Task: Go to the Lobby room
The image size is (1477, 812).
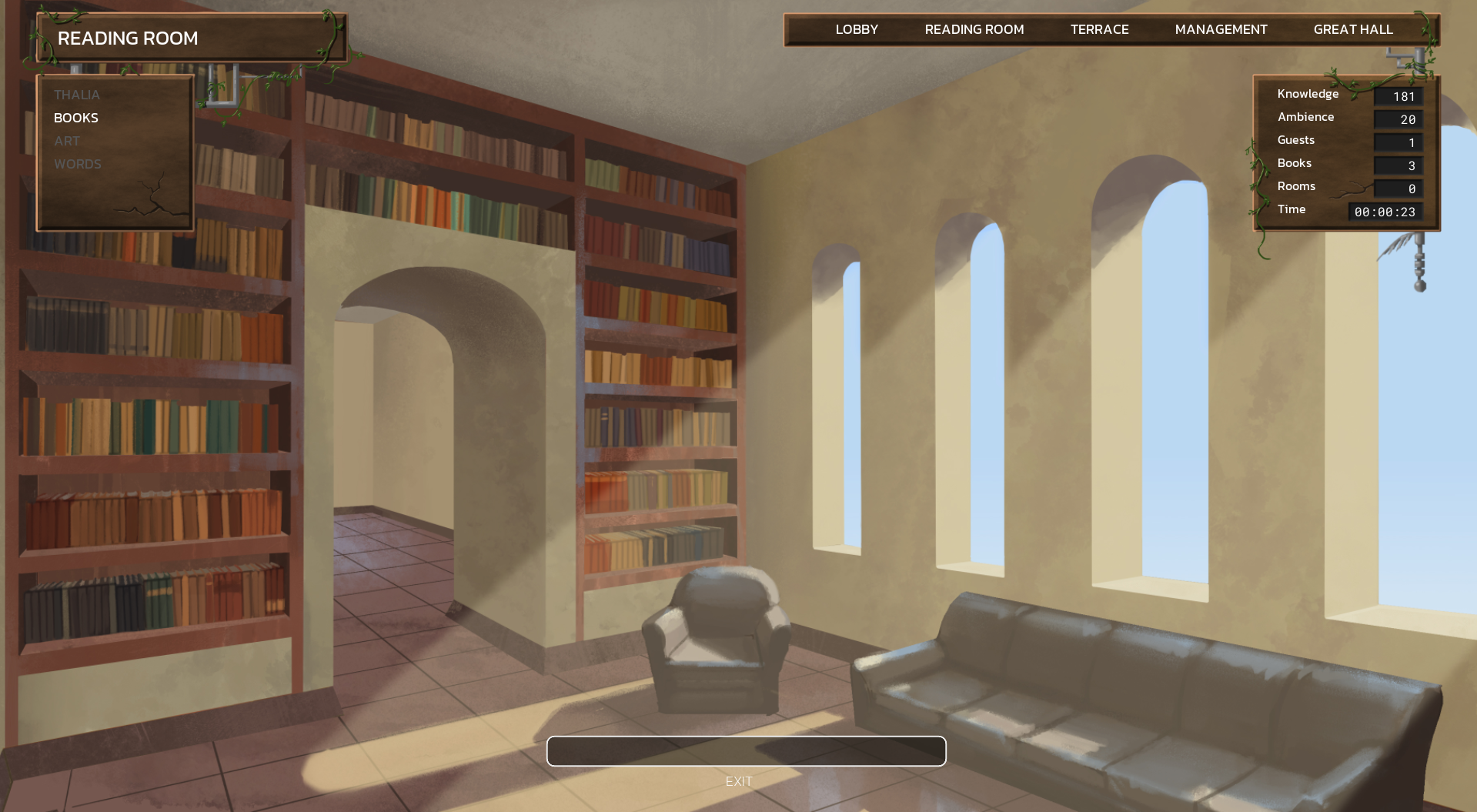Action: [857, 29]
